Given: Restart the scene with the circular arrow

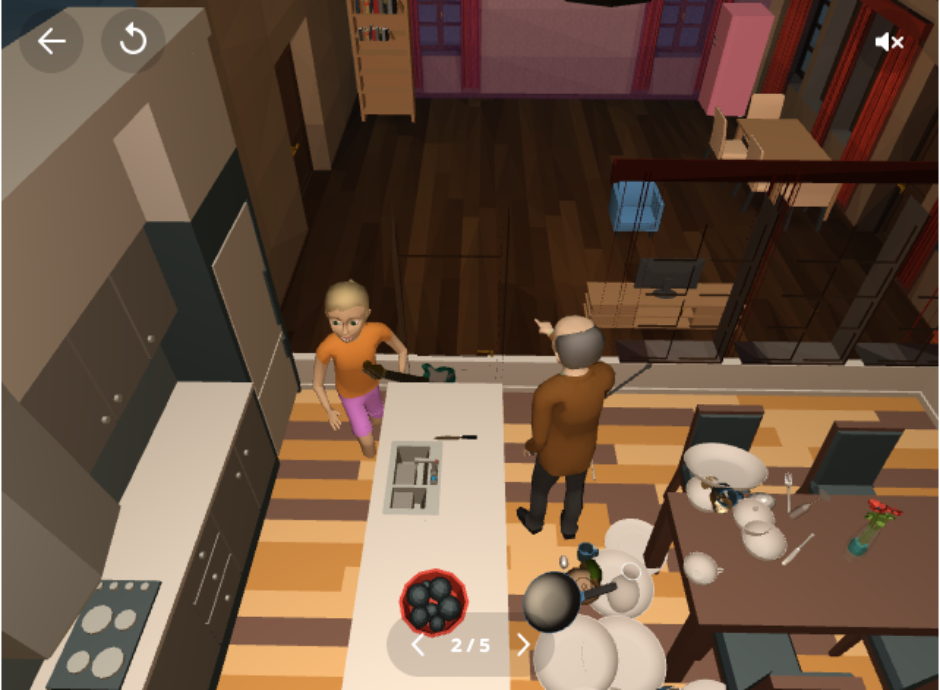Looking at the screenshot, I should pyautogui.click(x=133, y=41).
